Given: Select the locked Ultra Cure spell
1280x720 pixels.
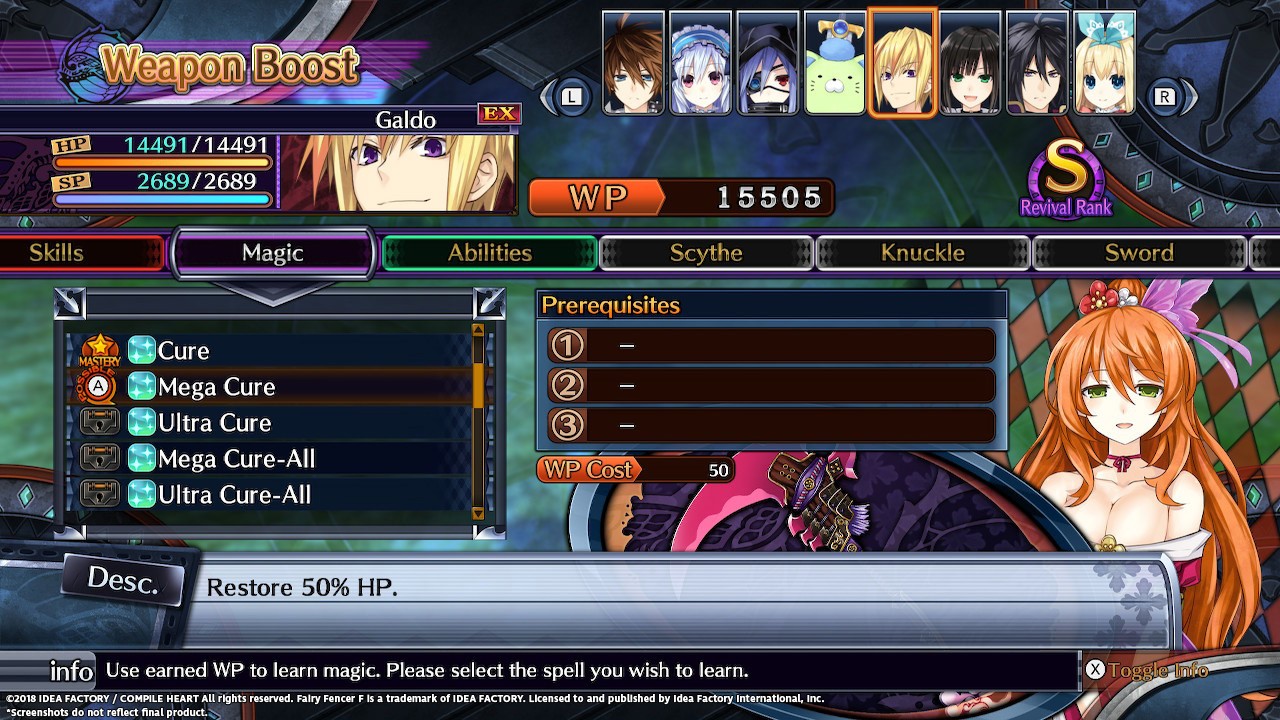Looking at the screenshot, I should 214,423.
